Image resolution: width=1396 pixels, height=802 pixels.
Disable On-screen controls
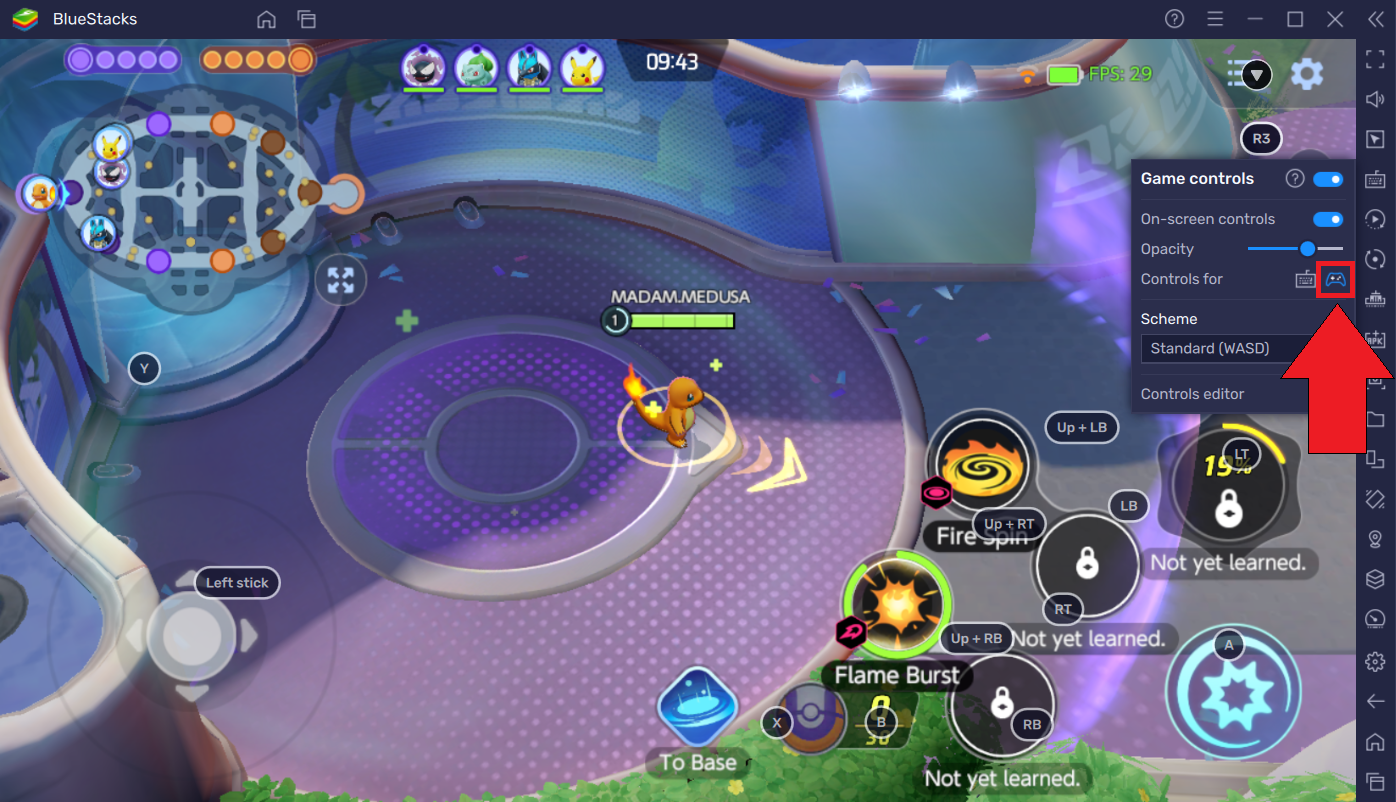pyautogui.click(x=1328, y=218)
